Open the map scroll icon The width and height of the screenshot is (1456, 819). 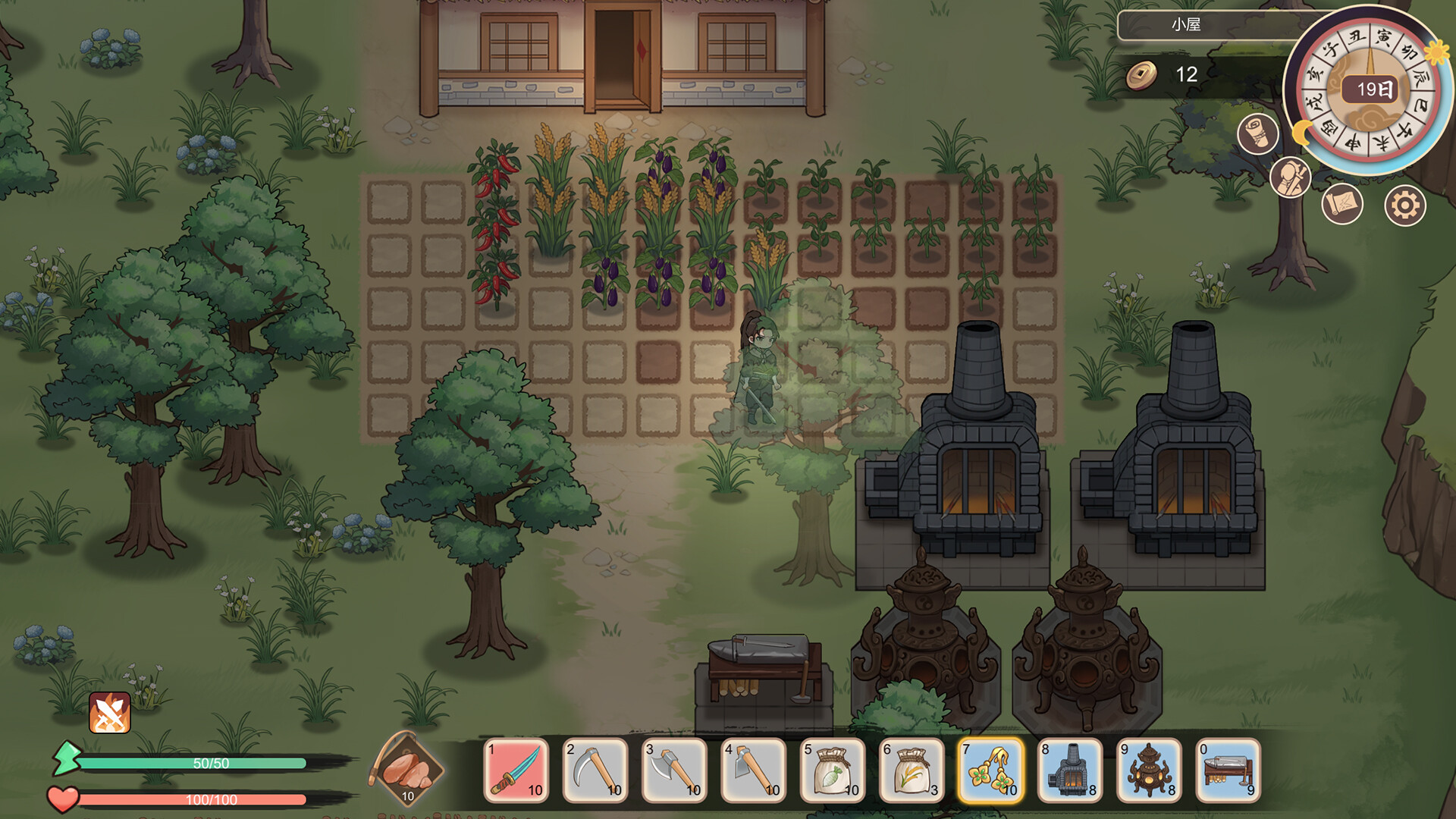click(x=1342, y=204)
